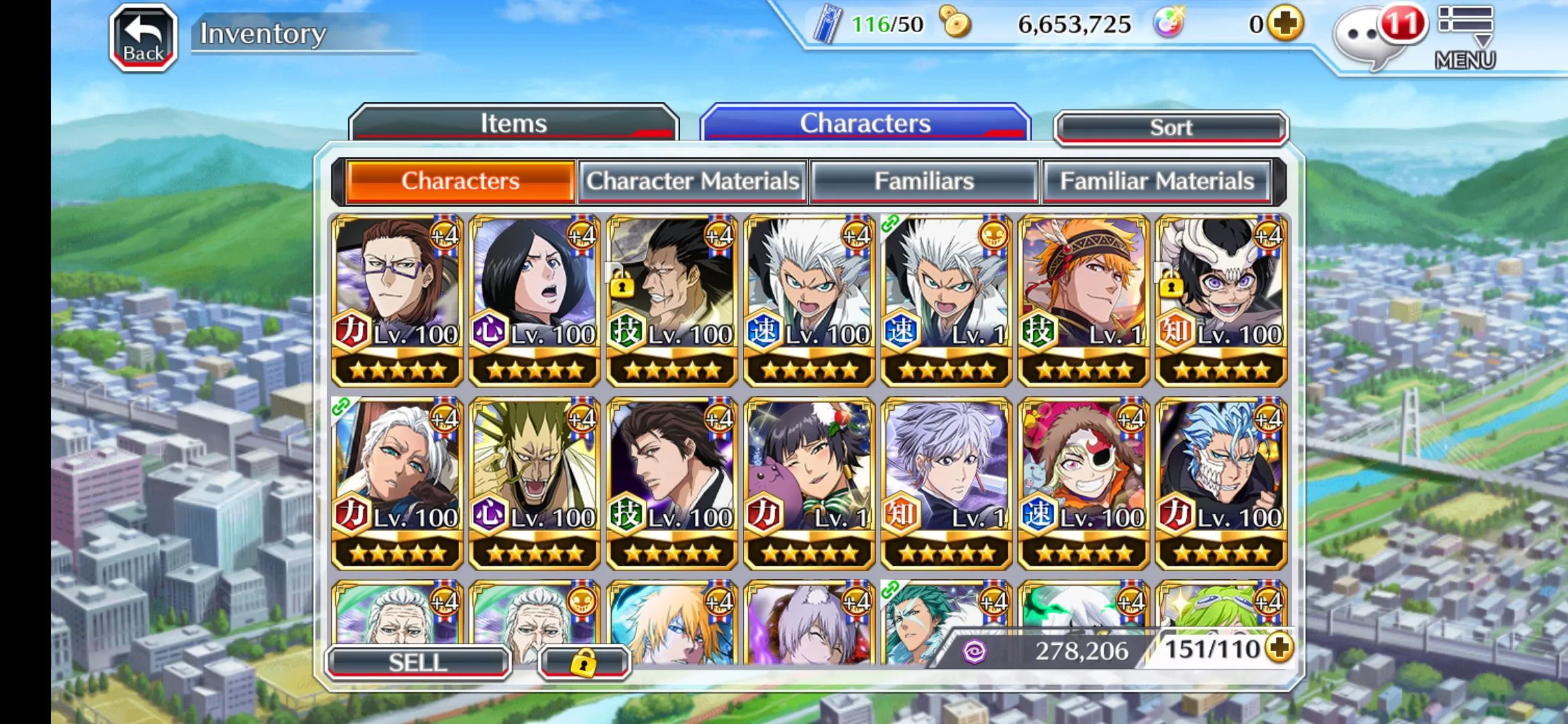
Task: Open the chat bubble with 11 notifications
Action: point(1367,37)
